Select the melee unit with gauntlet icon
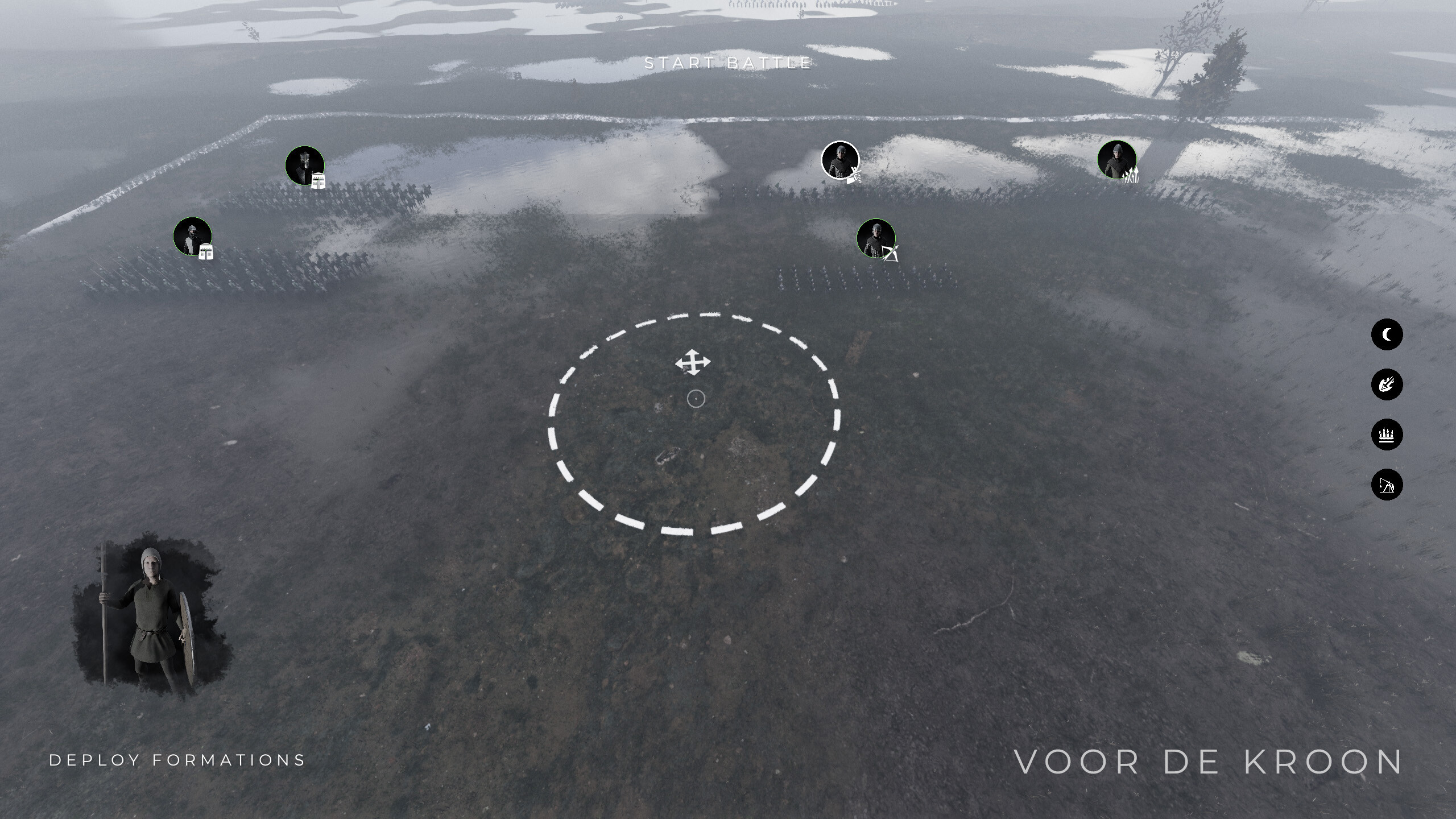The image size is (1456, 819). click(855, 178)
